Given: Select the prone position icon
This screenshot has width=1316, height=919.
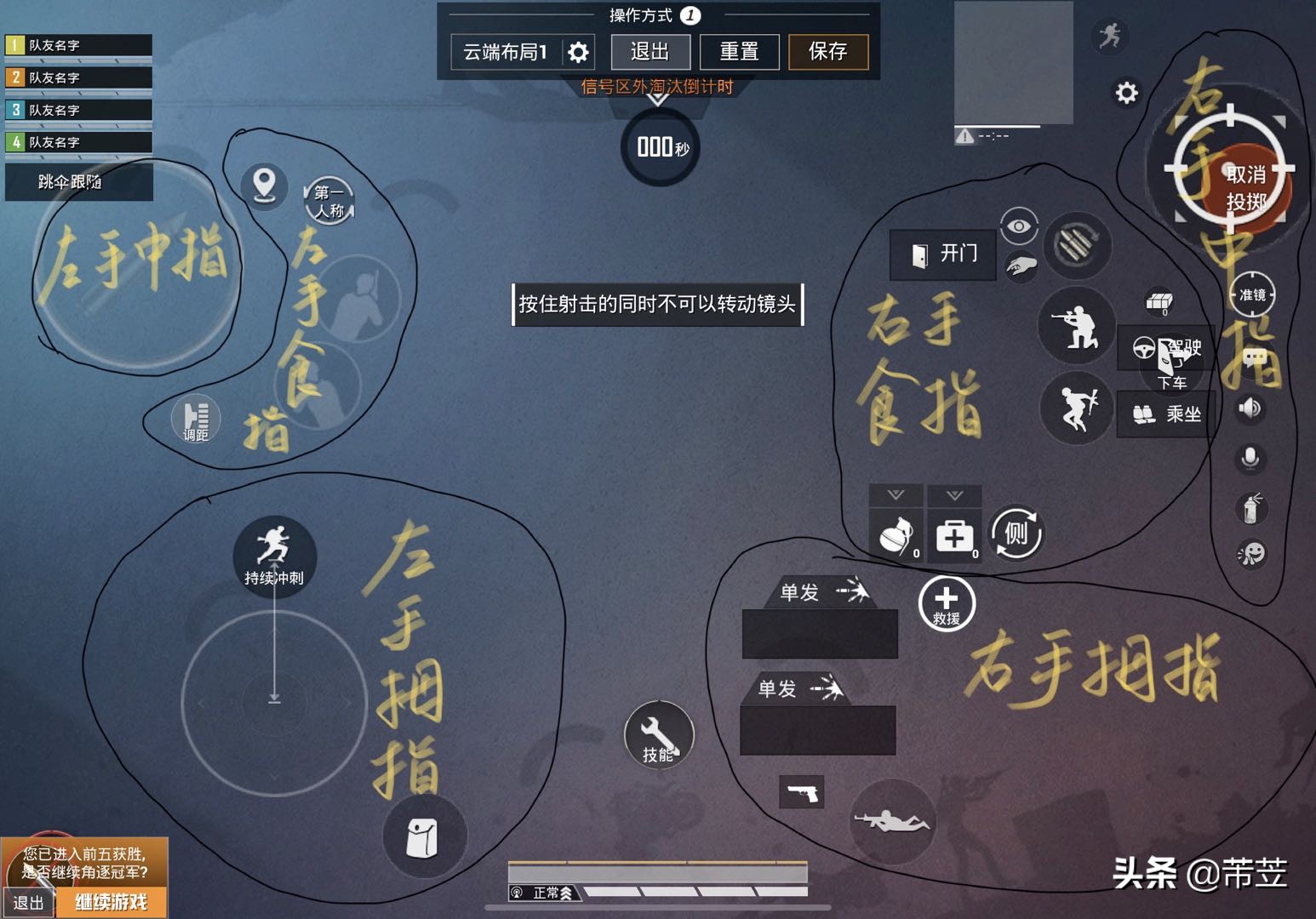Looking at the screenshot, I should click(894, 819).
